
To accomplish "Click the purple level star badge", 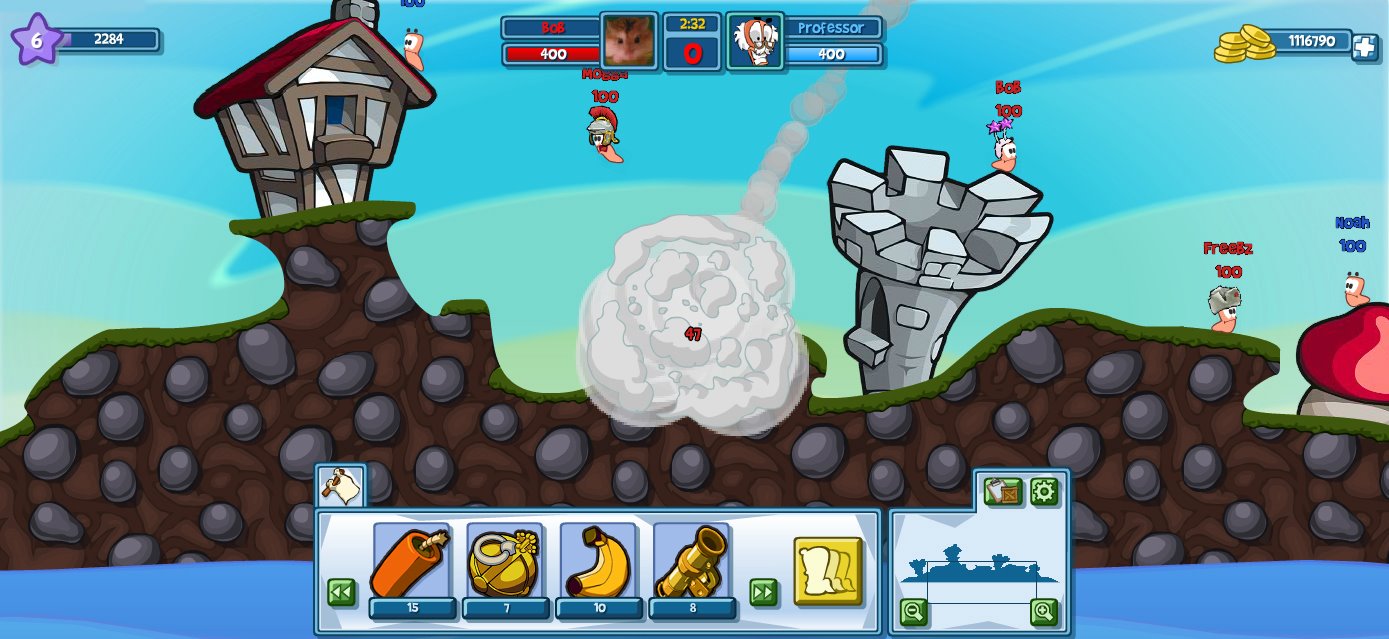I will 36,40.
